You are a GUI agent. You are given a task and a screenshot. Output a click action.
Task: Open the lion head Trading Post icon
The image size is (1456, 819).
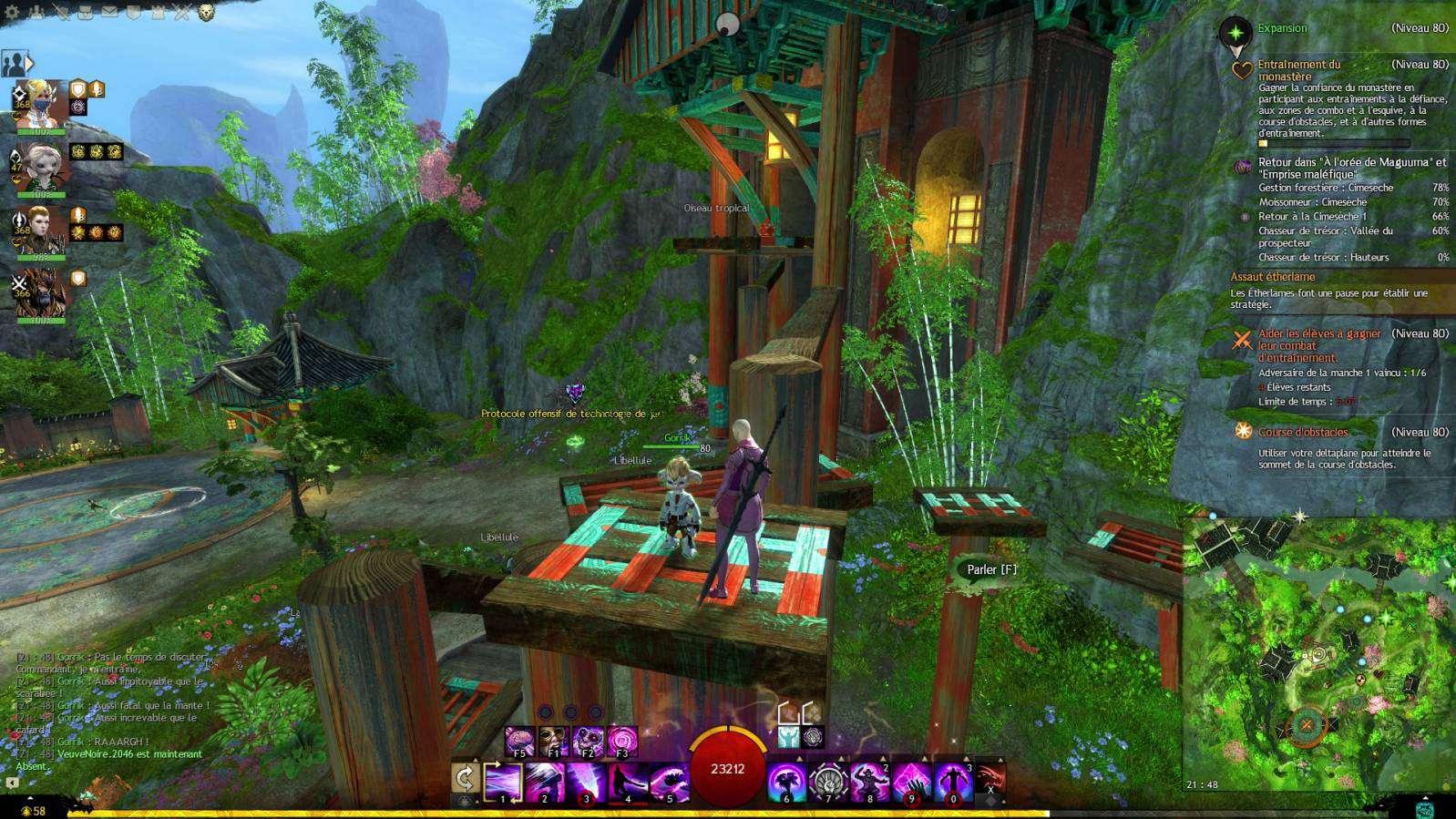pyautogui.click(x=207, y=13)
